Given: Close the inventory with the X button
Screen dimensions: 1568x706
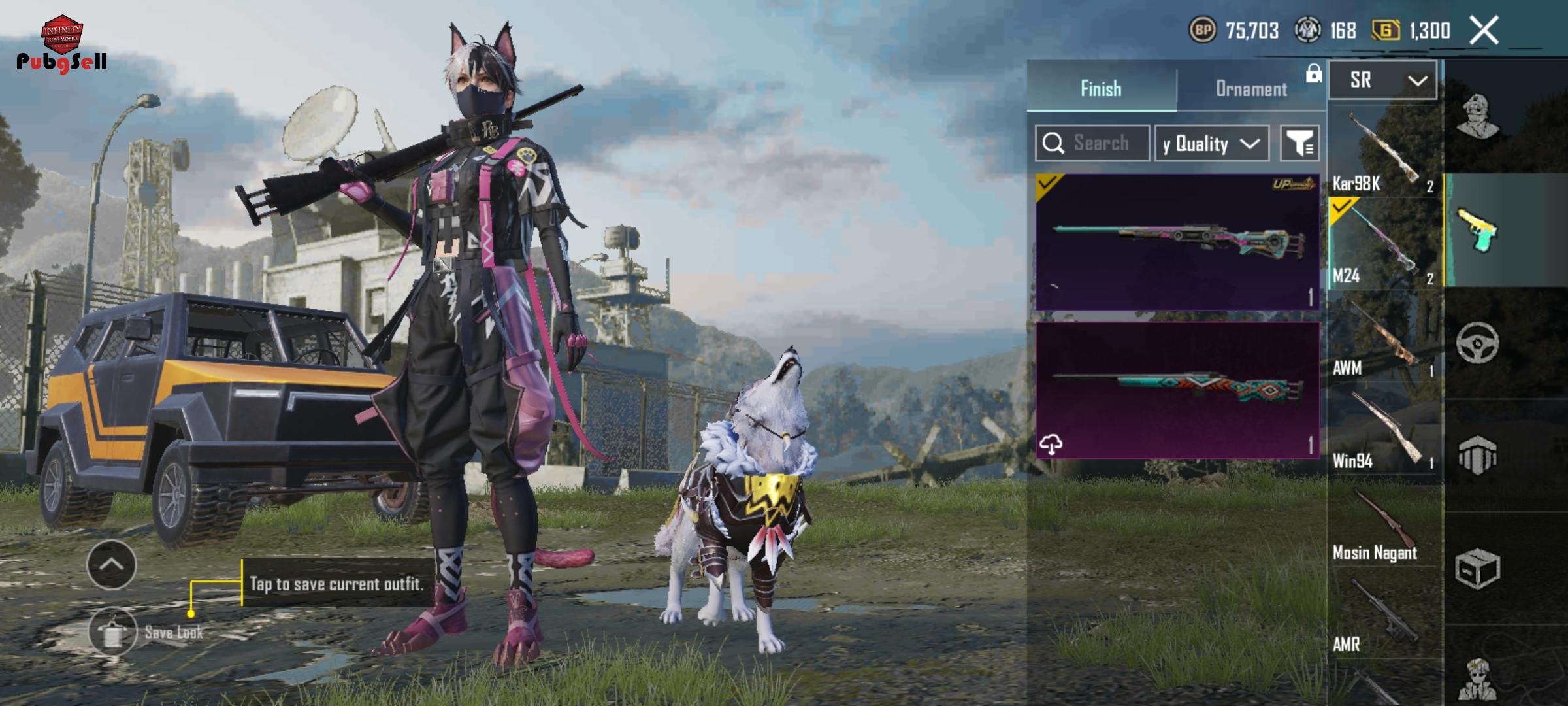Looking at the screenshot, I should (1484, 31).
